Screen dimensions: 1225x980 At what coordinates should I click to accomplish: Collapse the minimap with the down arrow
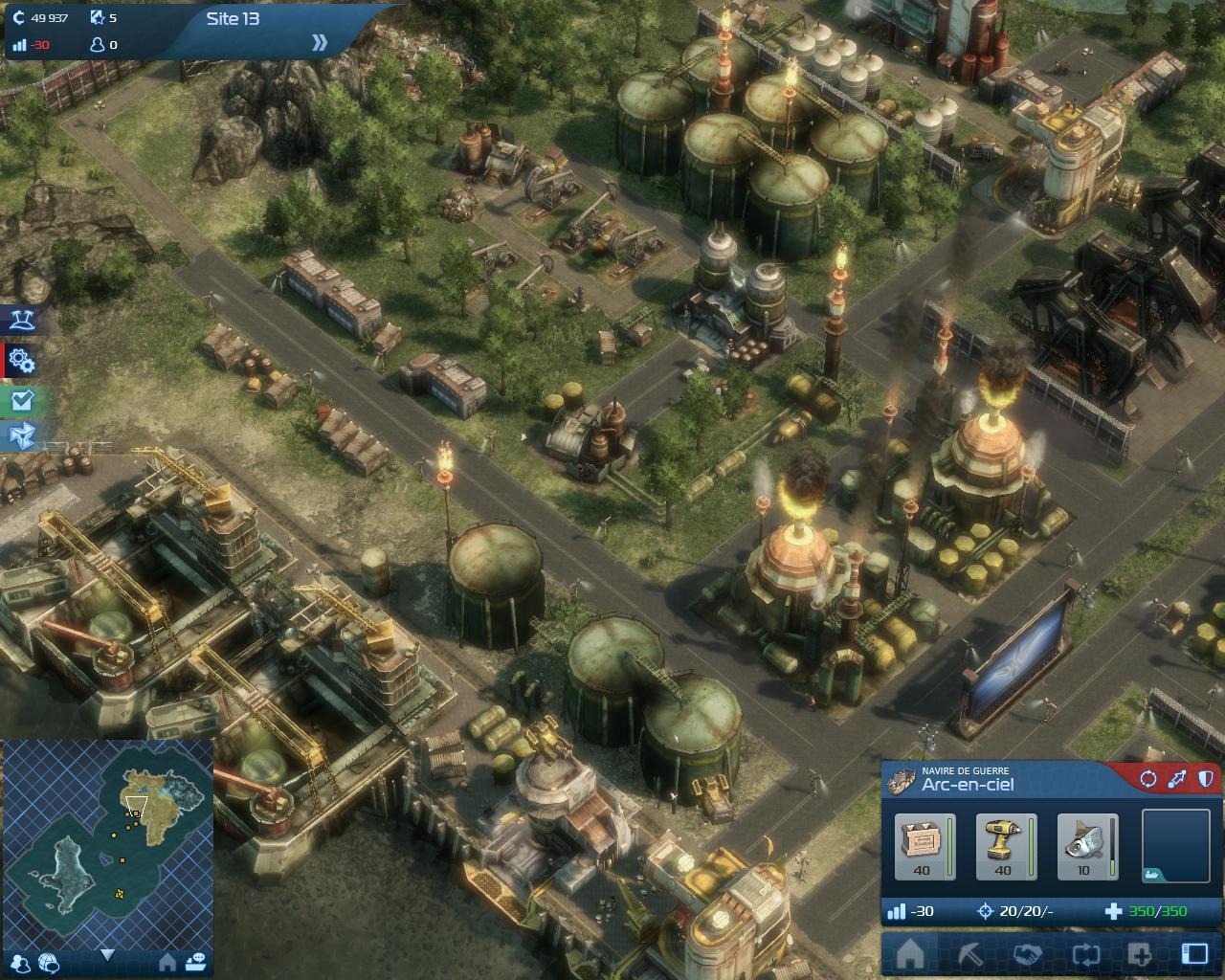[x=107, y=955]
